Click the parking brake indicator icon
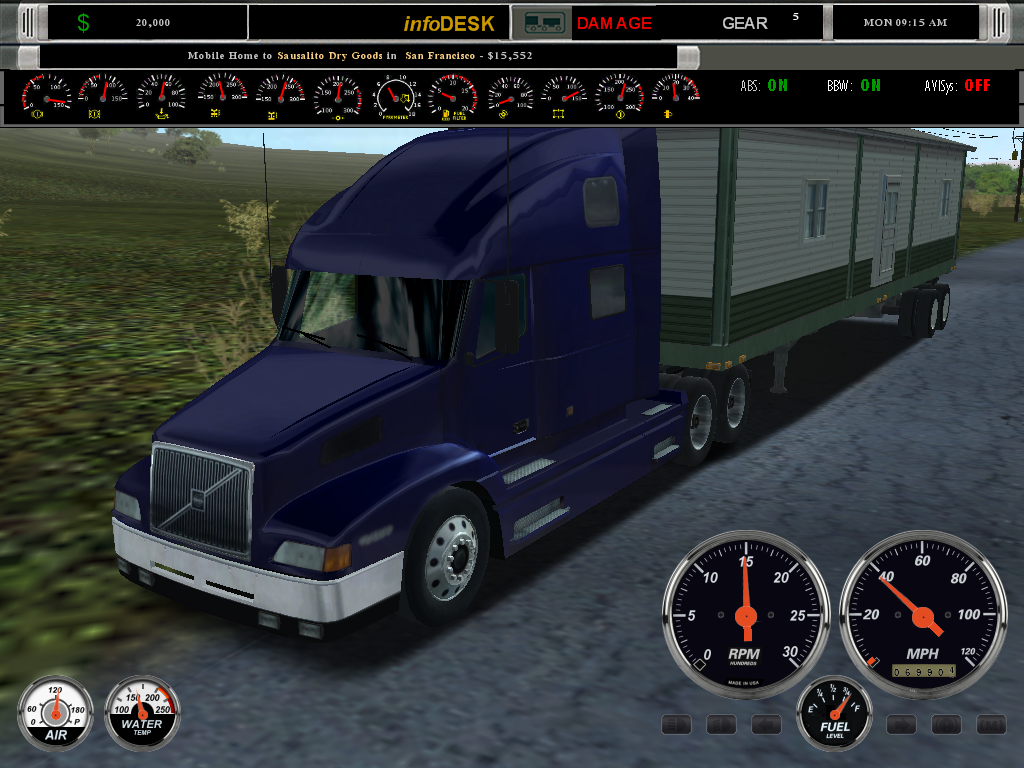 946,723
